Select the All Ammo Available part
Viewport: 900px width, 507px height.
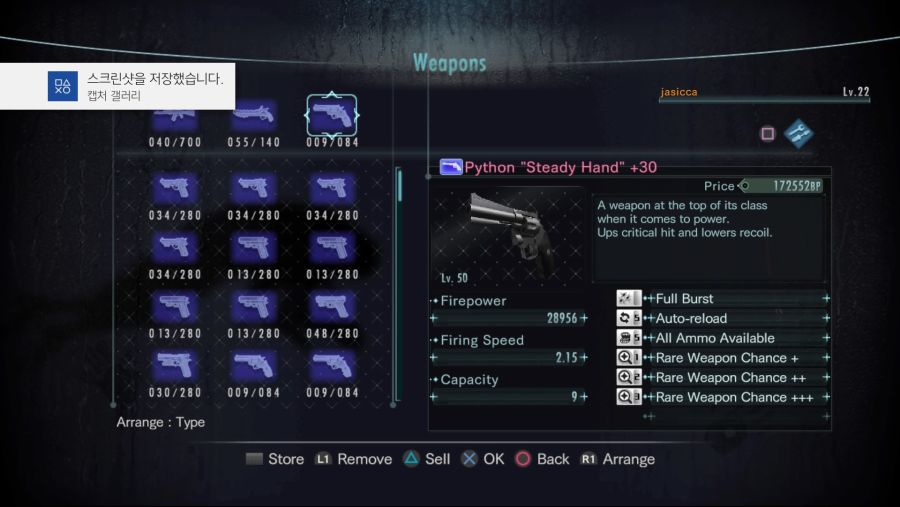[x=723, y=338]
